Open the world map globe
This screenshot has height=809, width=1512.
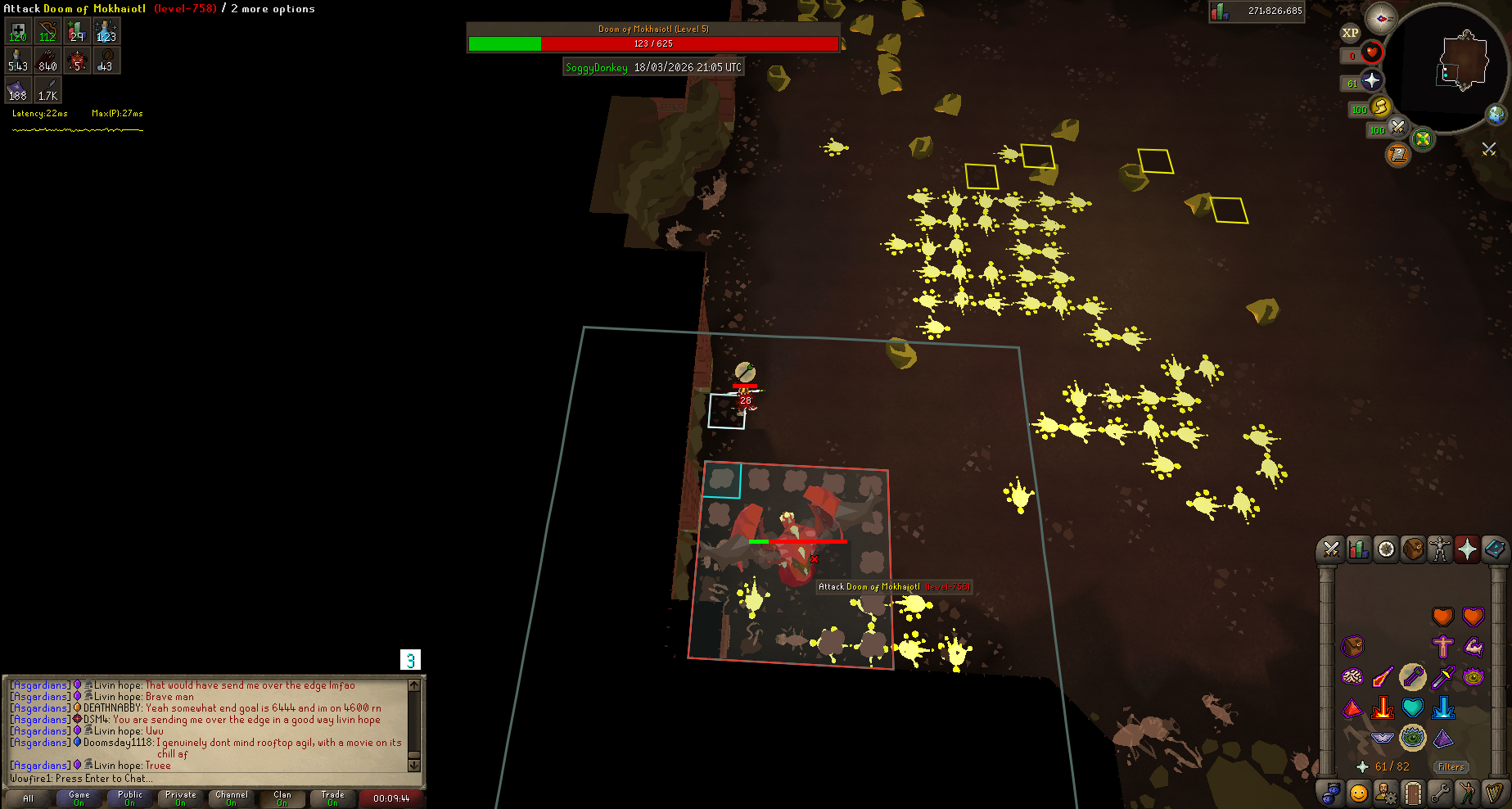[1496, 115]
